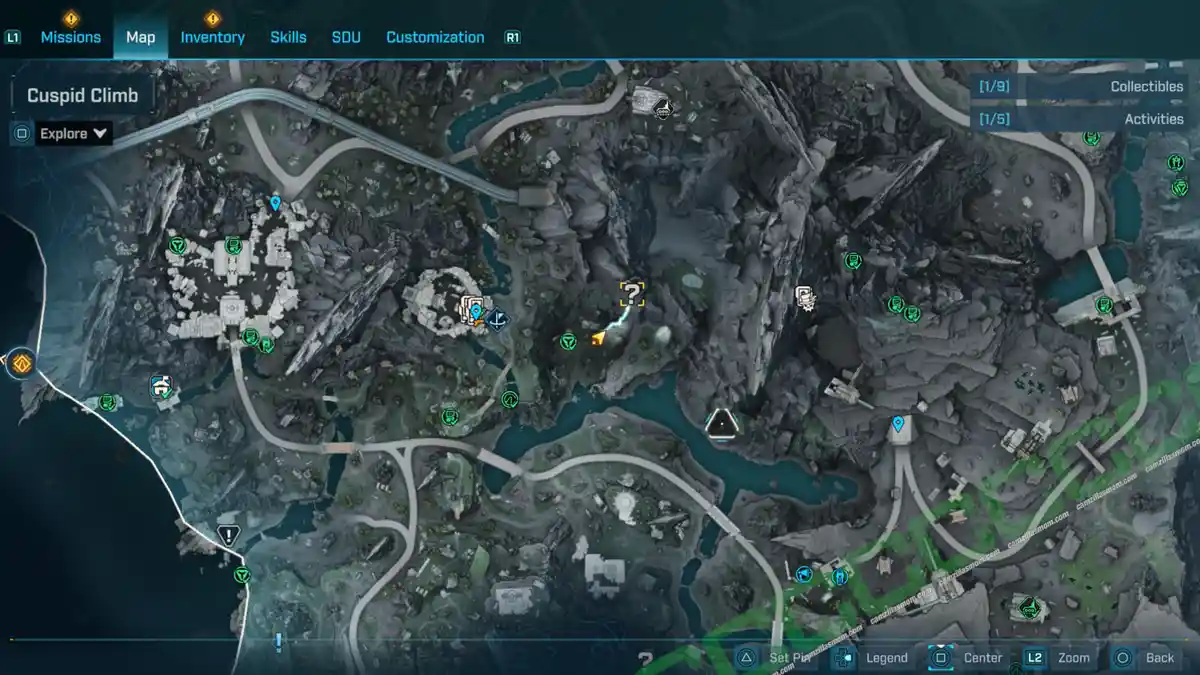Switch to the Missions tab
The image size is (1200, 675).
coord(70,37)
